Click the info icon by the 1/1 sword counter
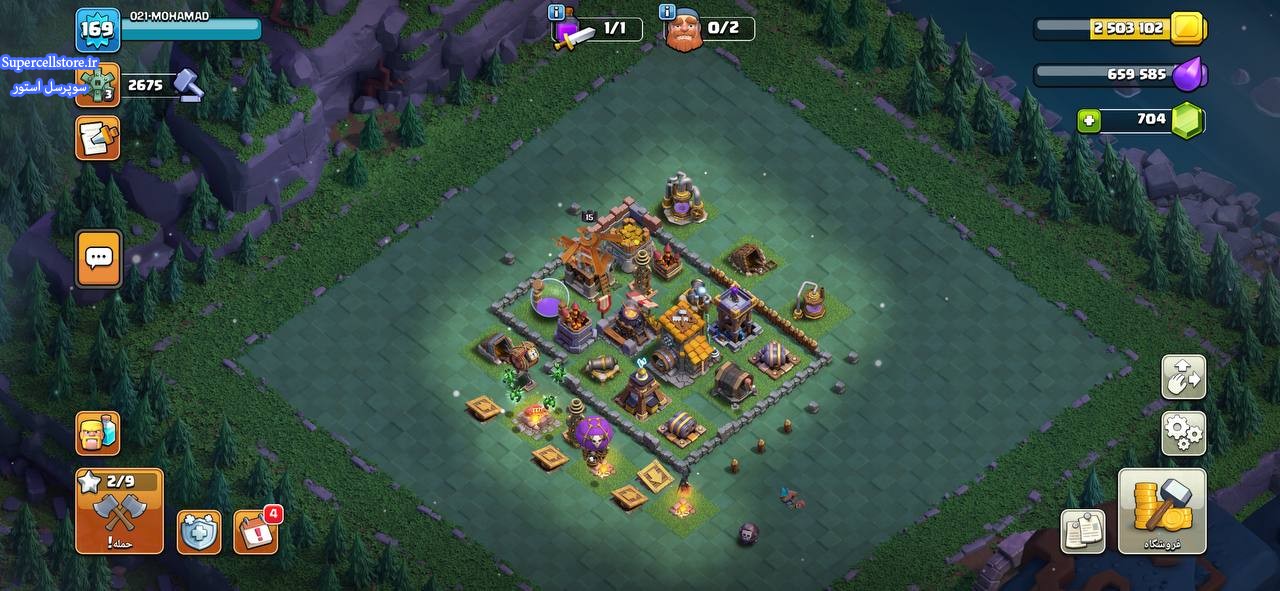The width and height of the screenshot is (1280, 591). point(556,12)
